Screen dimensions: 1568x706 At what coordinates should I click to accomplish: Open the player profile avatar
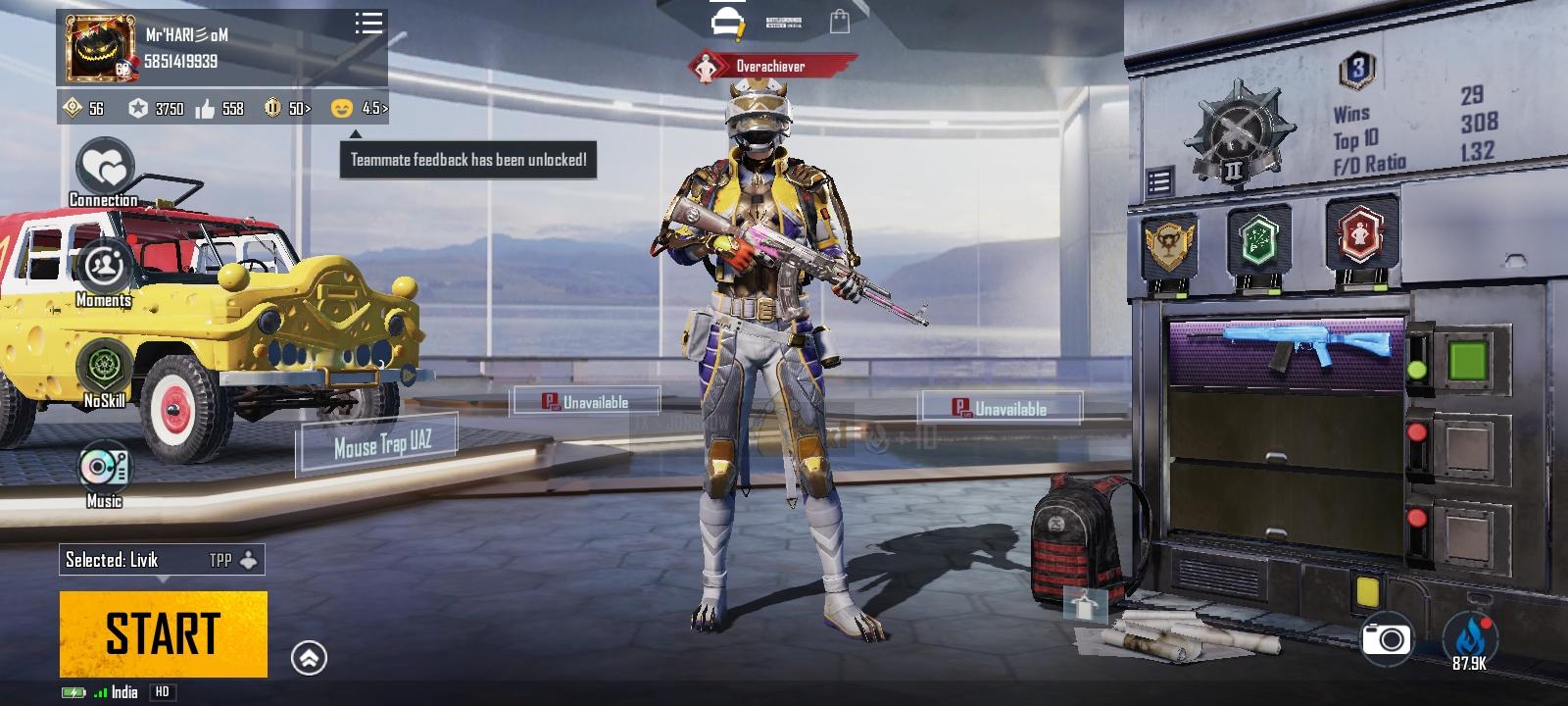(x=100, y=47)
